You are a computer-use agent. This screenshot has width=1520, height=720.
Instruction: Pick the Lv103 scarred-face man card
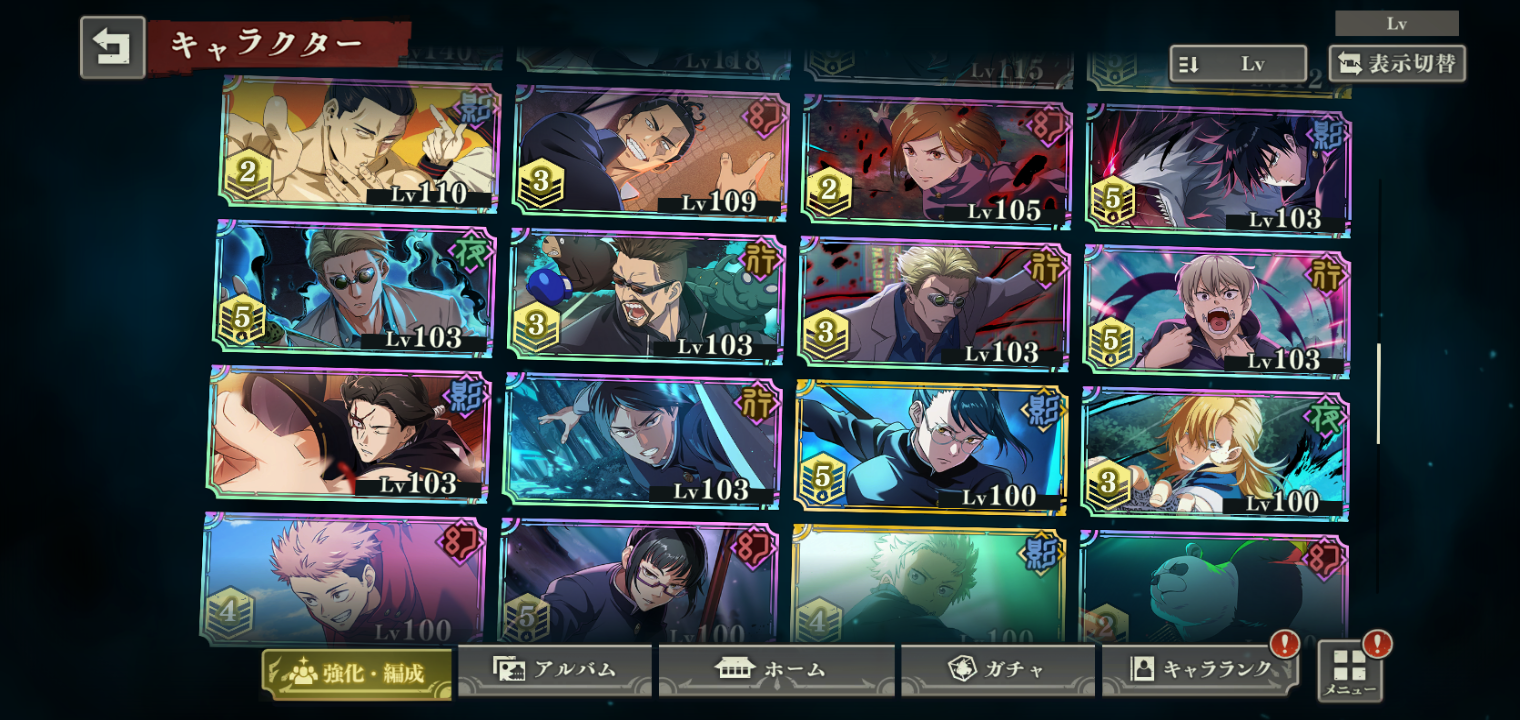tap(348, 433)
